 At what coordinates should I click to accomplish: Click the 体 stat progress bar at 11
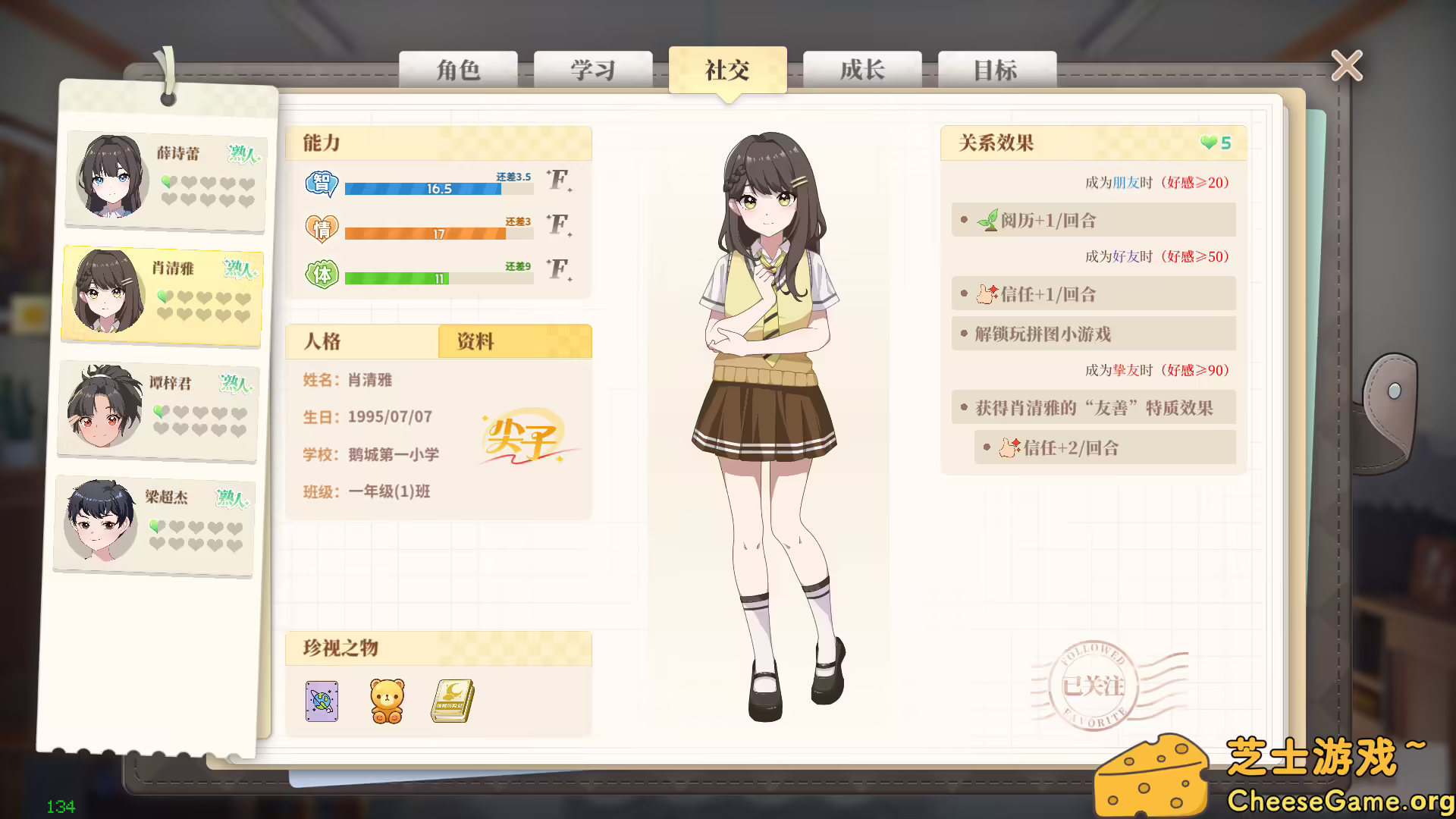click(438, 278)
